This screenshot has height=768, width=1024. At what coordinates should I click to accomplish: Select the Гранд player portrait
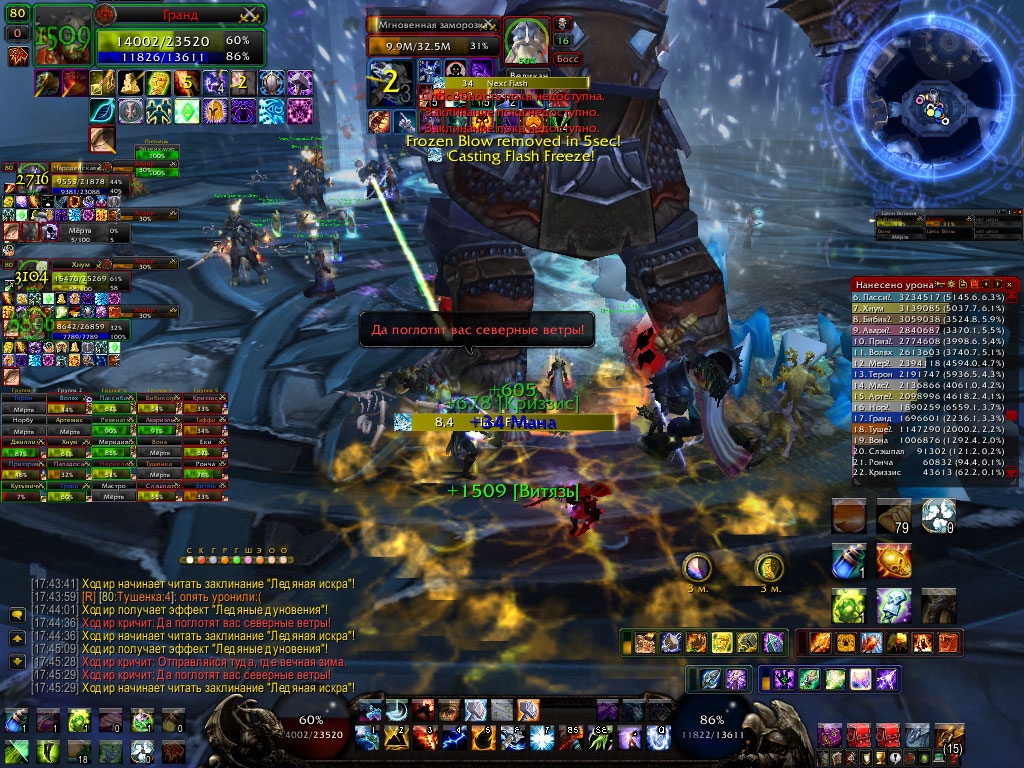point(64,36)
